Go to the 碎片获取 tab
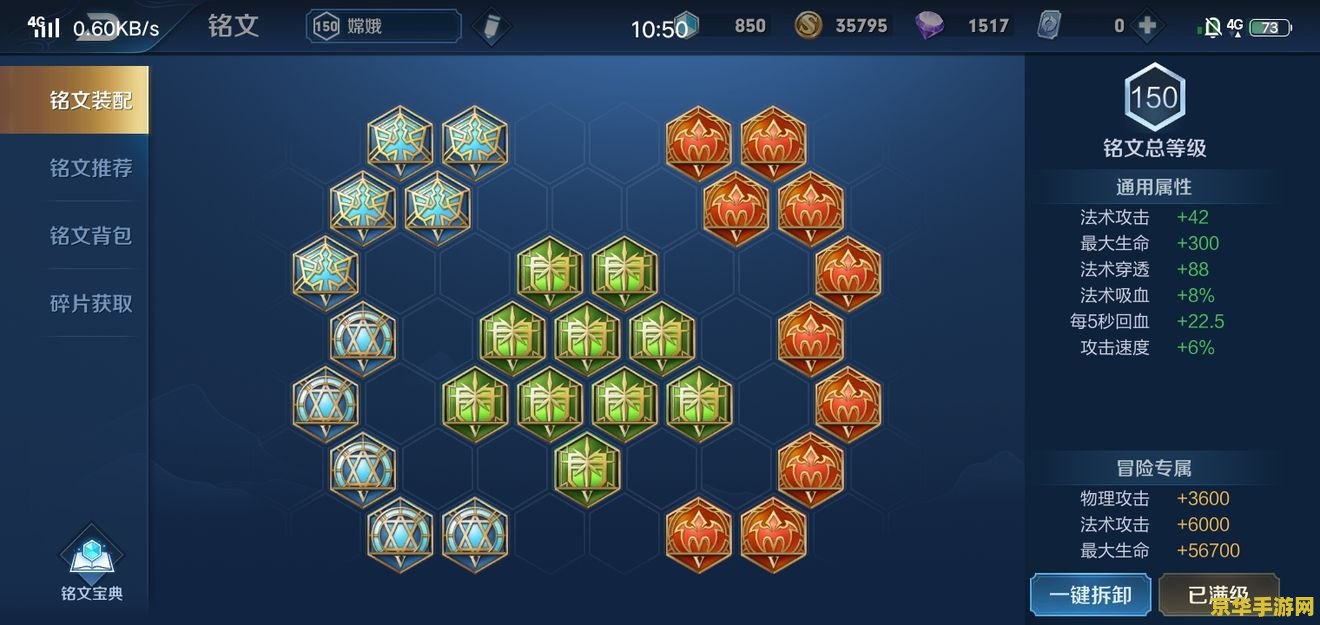1320x625 pixels. coord(90,303)
